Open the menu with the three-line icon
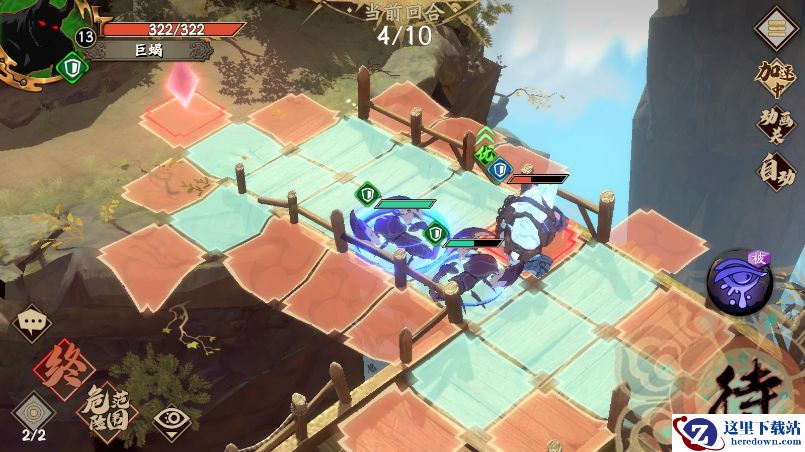805x452 pixels. point(773,27)
